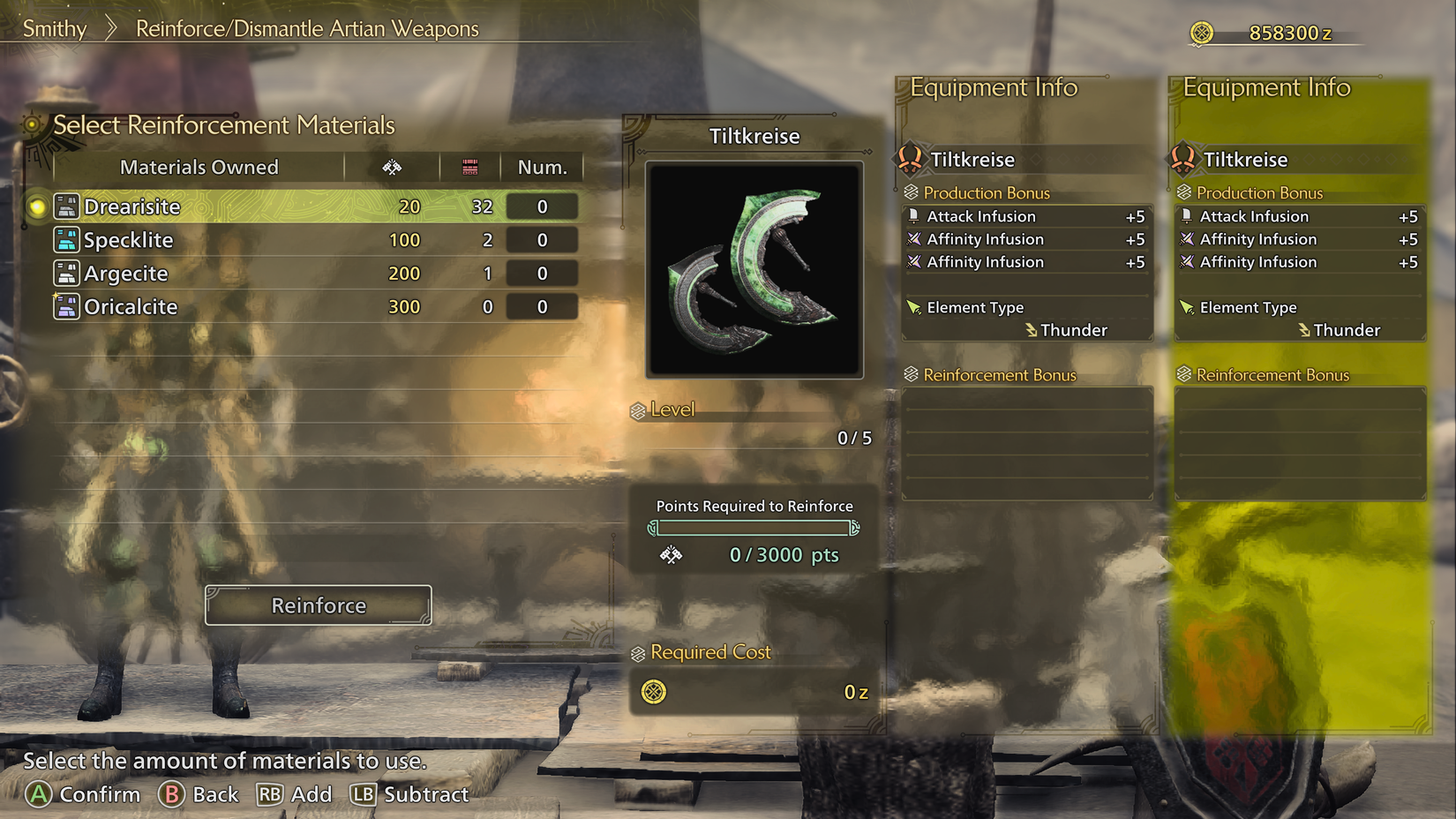Click the Reinforce button

[x=319, y=605]
